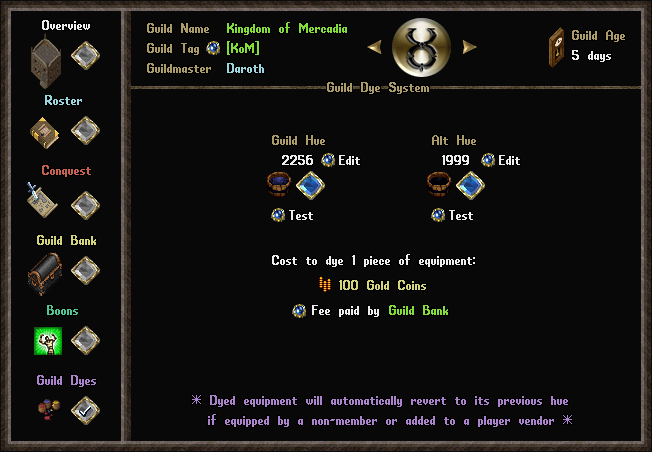Select the checked Guild Dyes button

click(85, 410)
